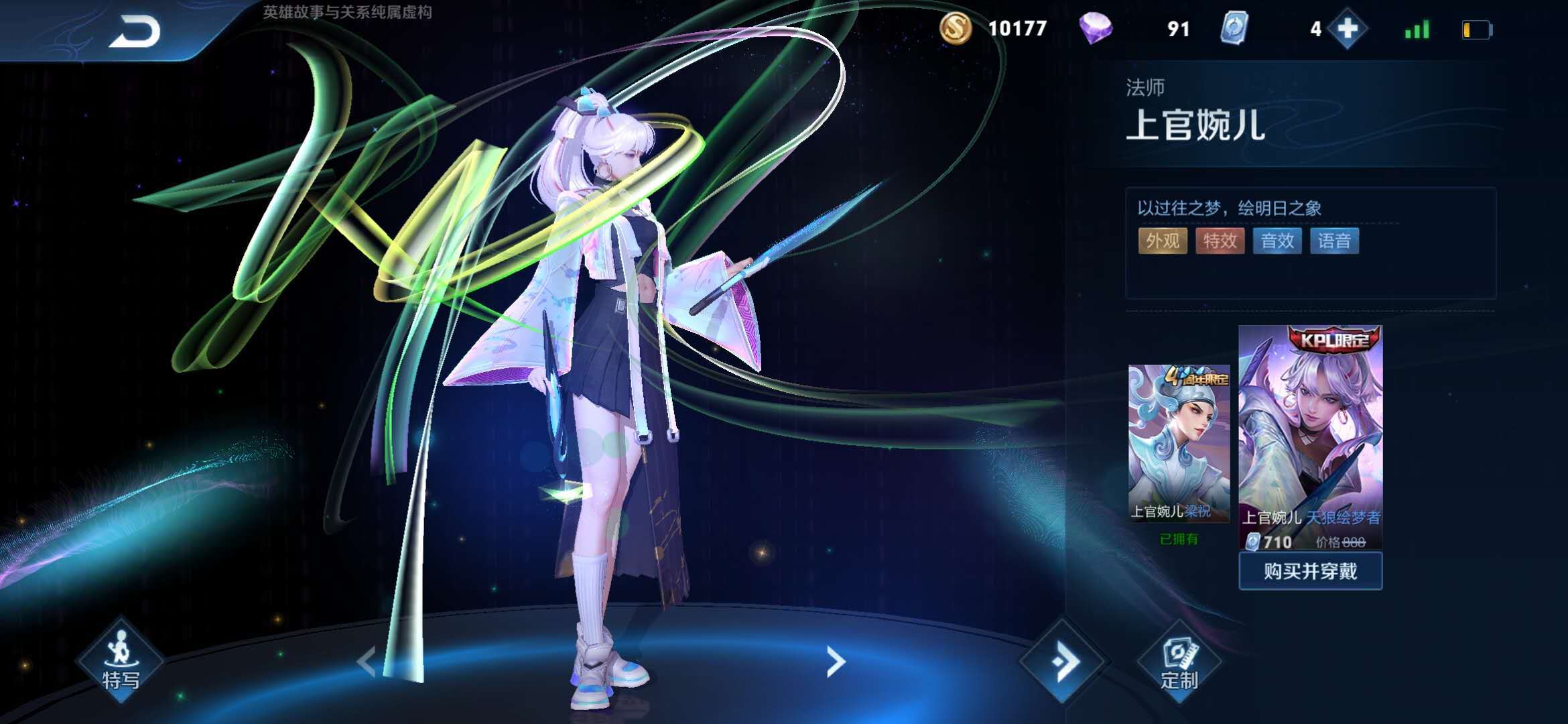Tap the gold coin currency icon

point(955,29)
